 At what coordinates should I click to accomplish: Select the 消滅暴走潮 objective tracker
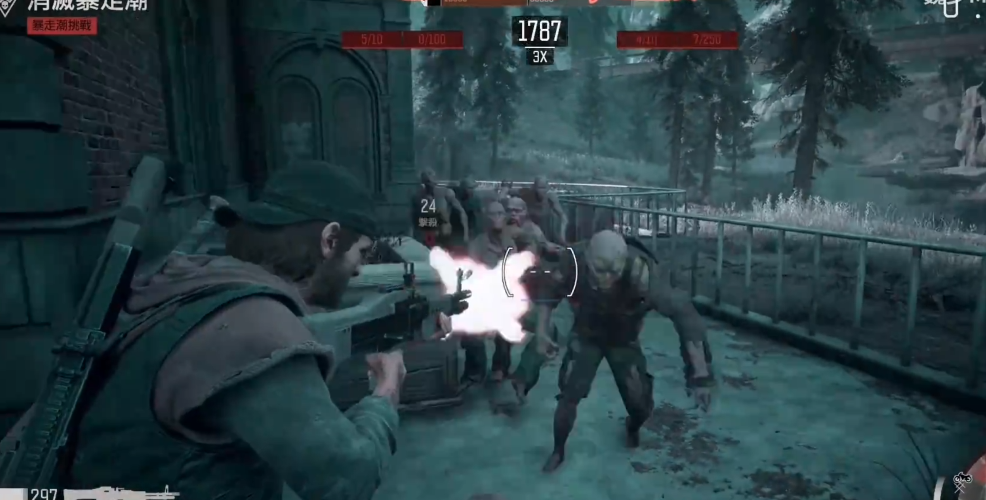coord(90,4)
